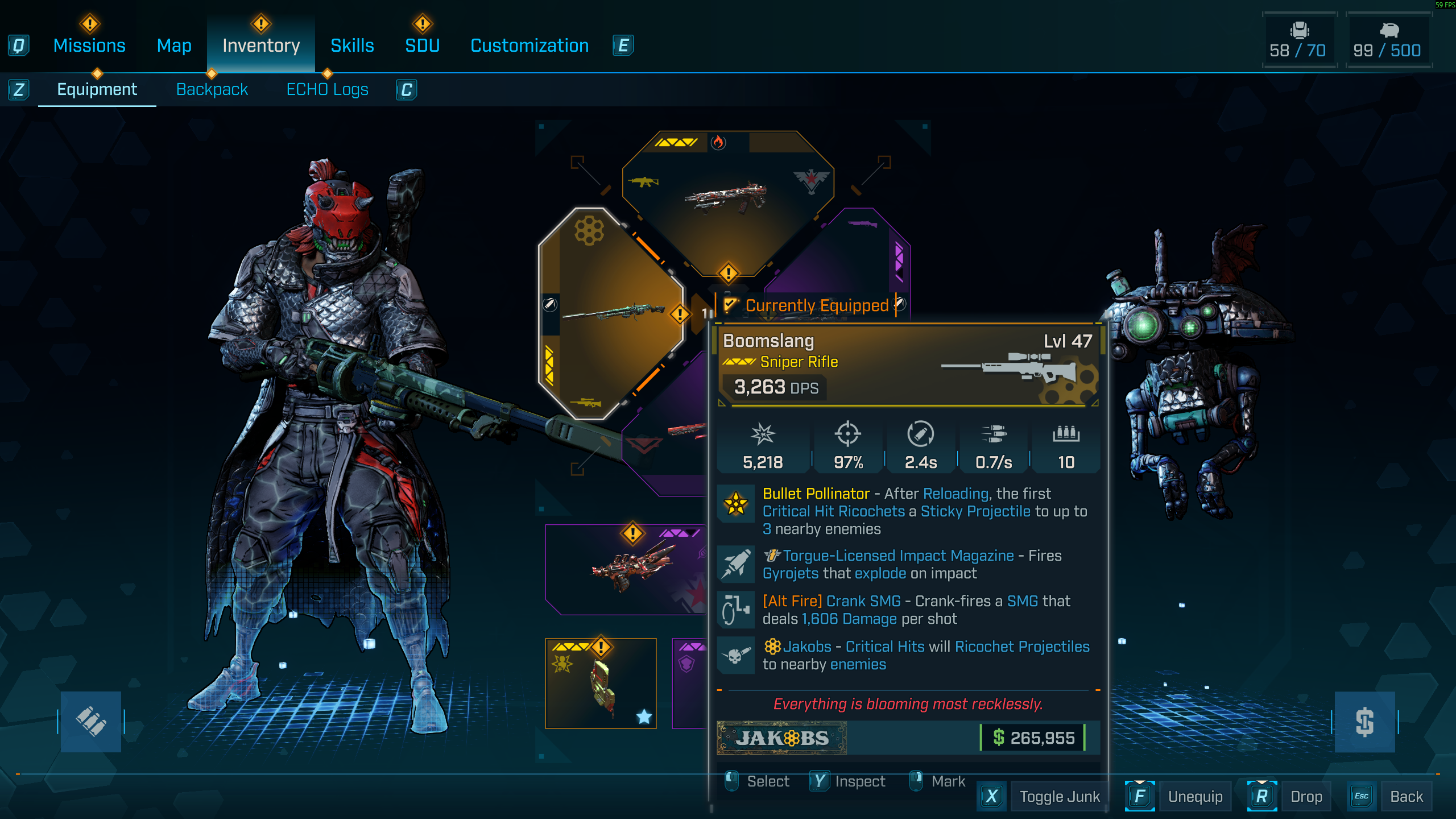Show the Equipment sub-tab
Image resolution: width=1456 pixels, height=820 pixels.
97,89
